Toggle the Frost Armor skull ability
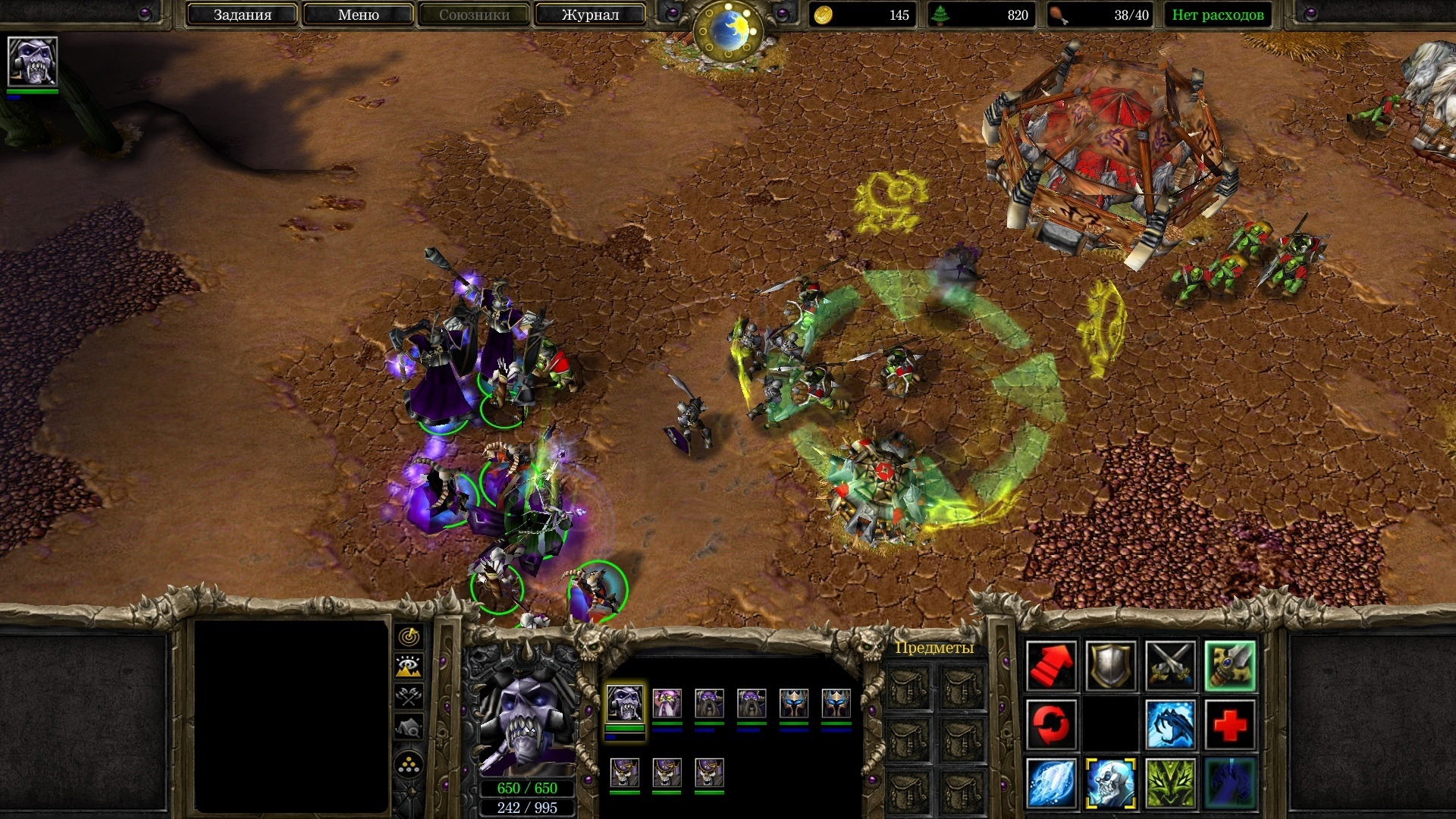The height and width of the screenshot is (819, 1456). pos(1110,783)
